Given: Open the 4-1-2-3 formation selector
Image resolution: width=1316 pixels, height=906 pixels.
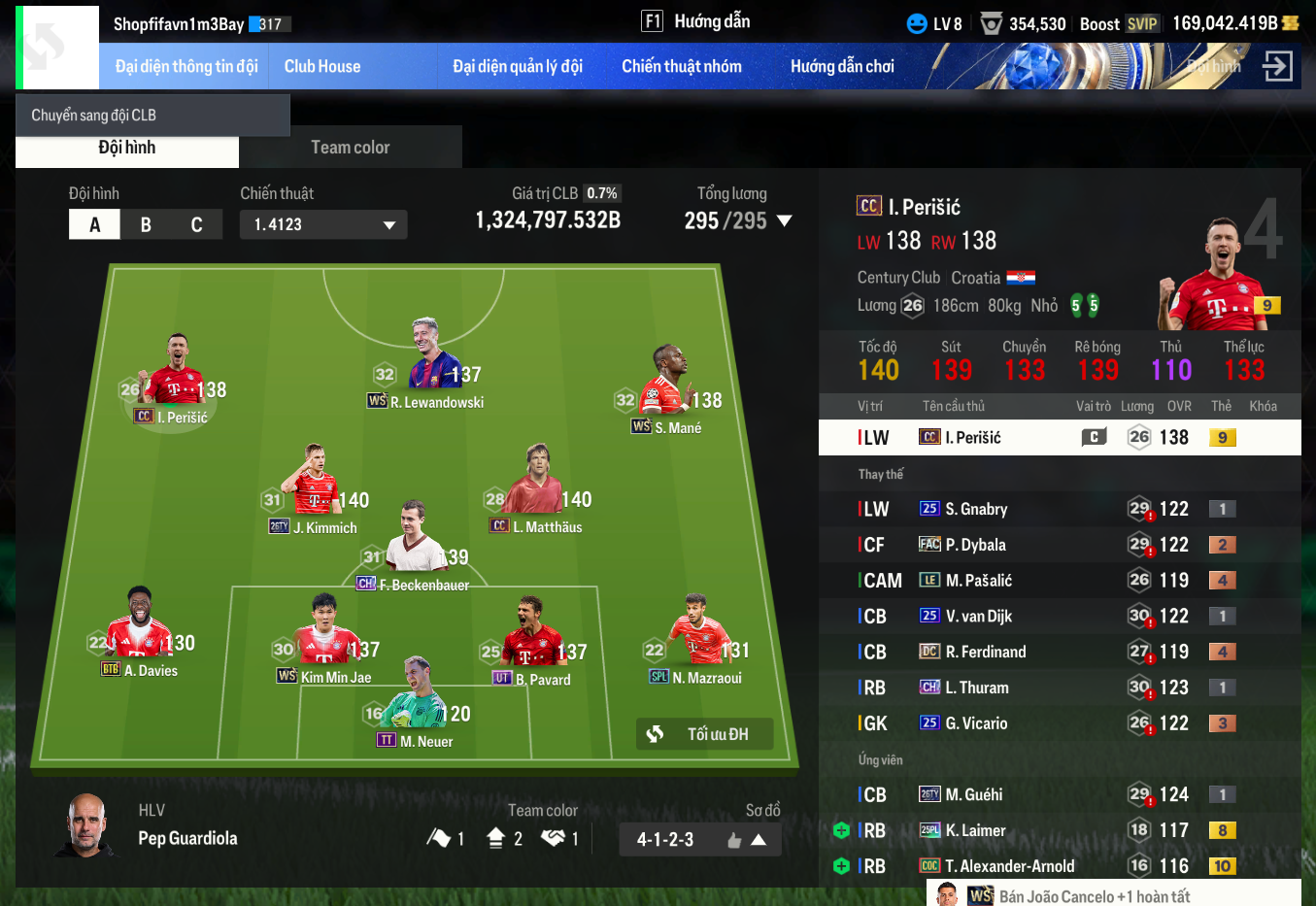Looking at the screenshot, I should (x=699, y=840).
